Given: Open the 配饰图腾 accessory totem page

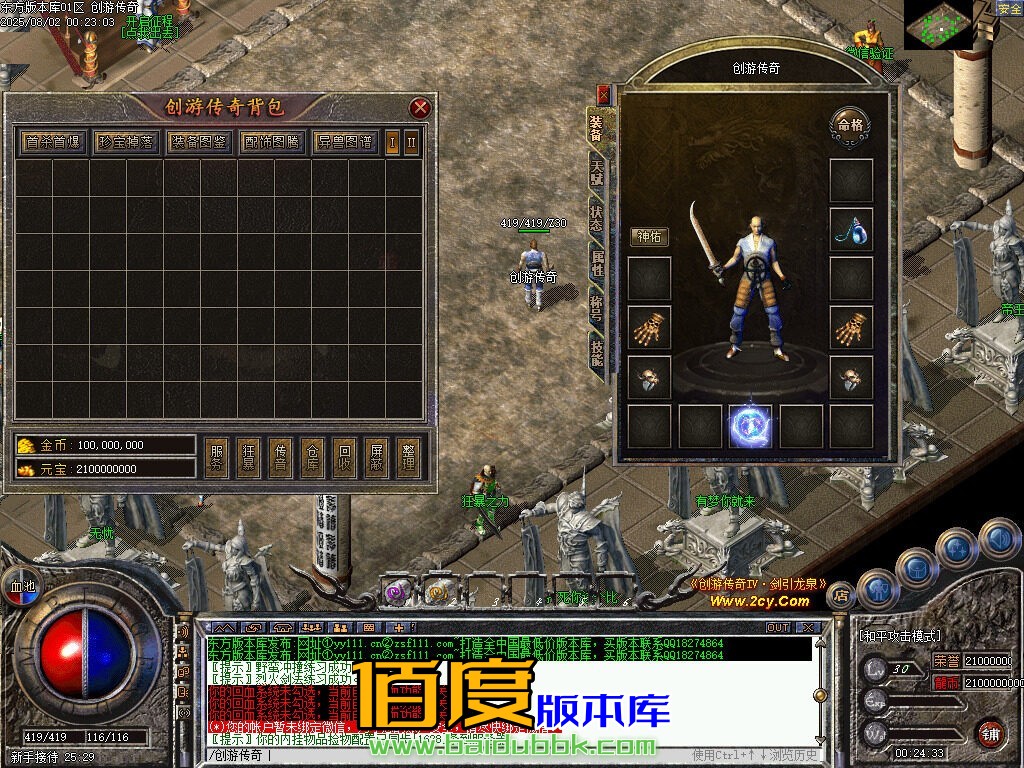Looking at the screenshot, I should point(272,142).
